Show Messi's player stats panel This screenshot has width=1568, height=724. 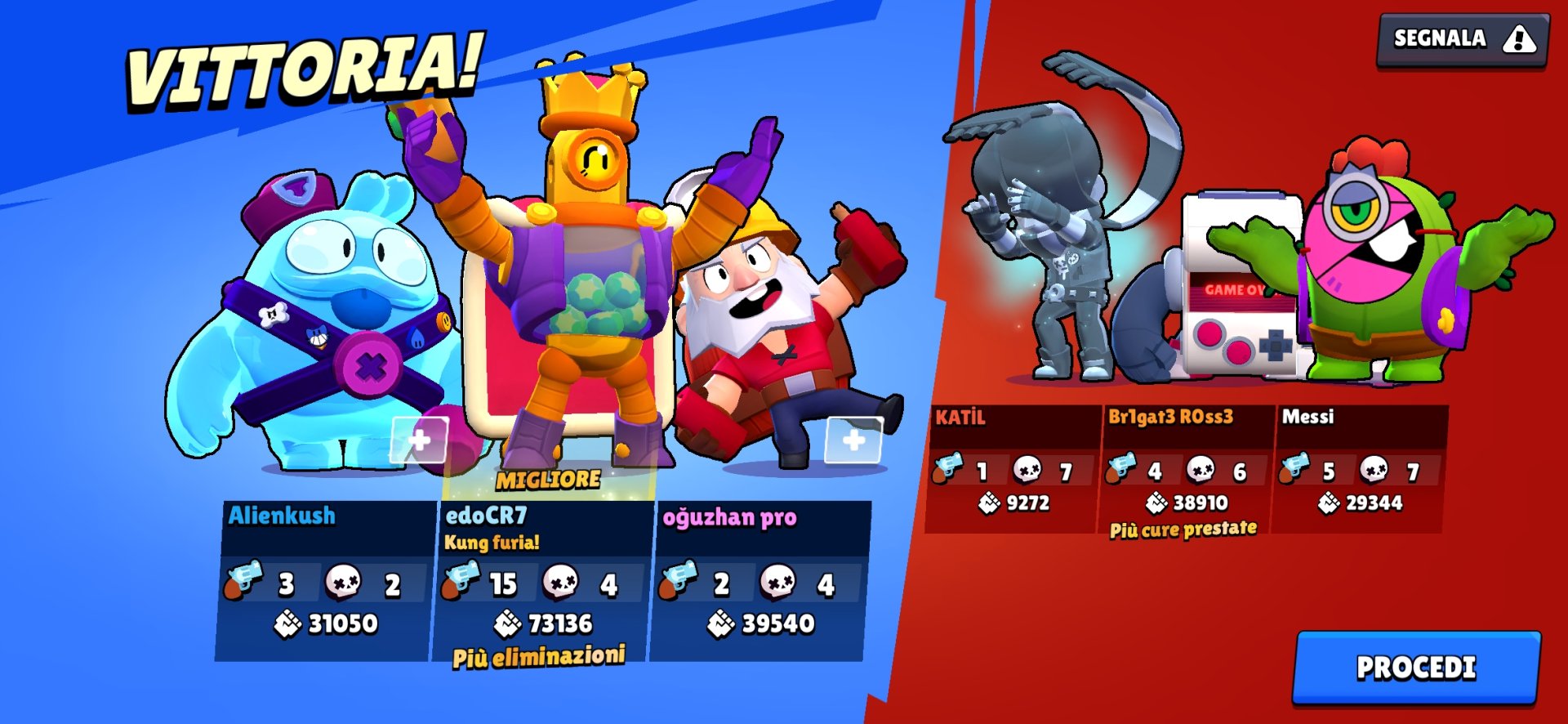(x=1358, y=469)
